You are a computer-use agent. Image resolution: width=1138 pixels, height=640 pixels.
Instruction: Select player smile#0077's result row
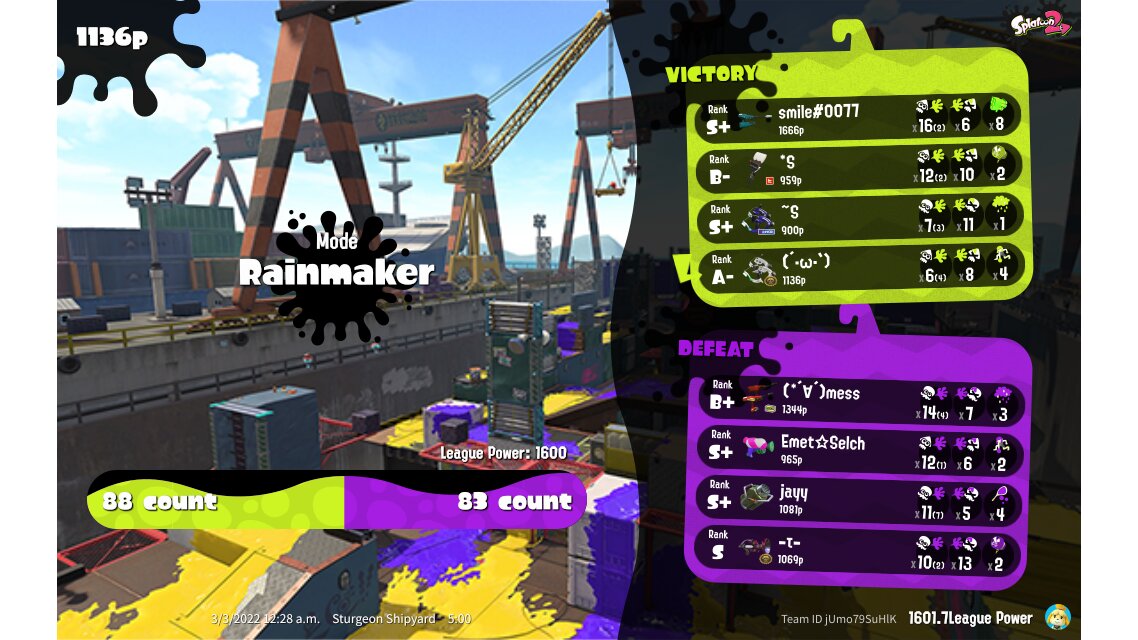860,116
